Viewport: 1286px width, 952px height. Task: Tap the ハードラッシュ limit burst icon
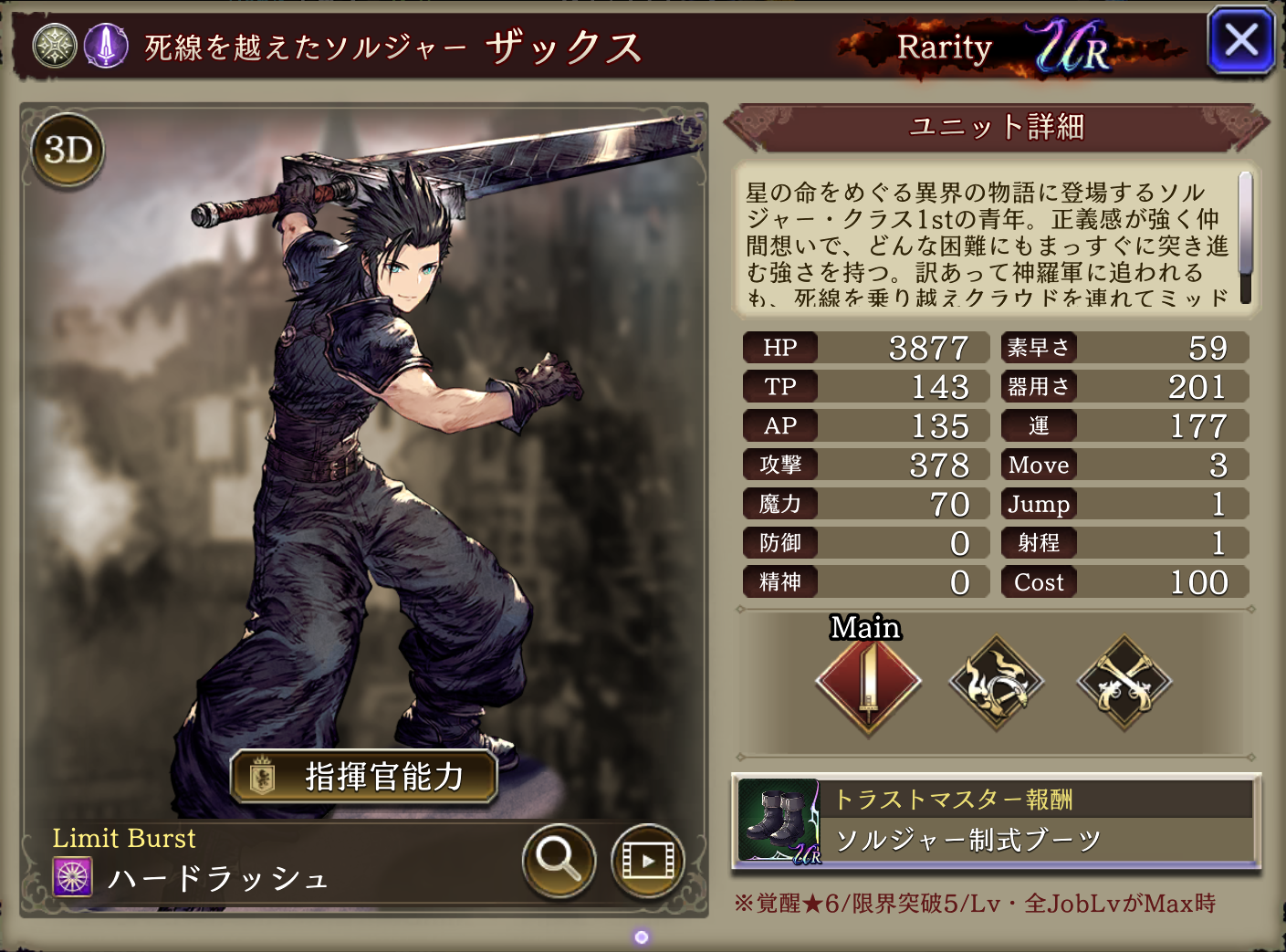[73, 878]
